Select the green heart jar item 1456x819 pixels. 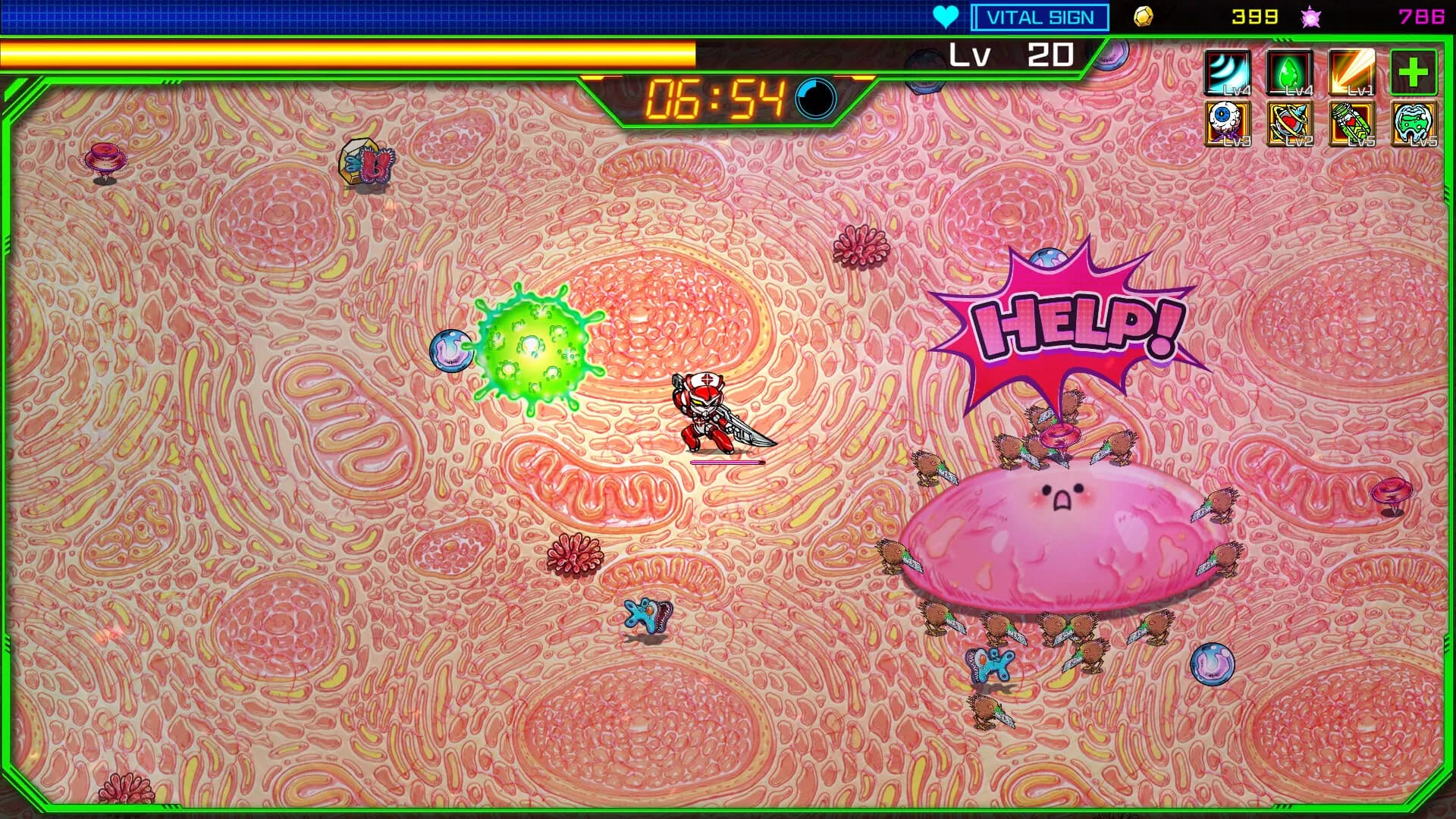tap(1351, 124)
